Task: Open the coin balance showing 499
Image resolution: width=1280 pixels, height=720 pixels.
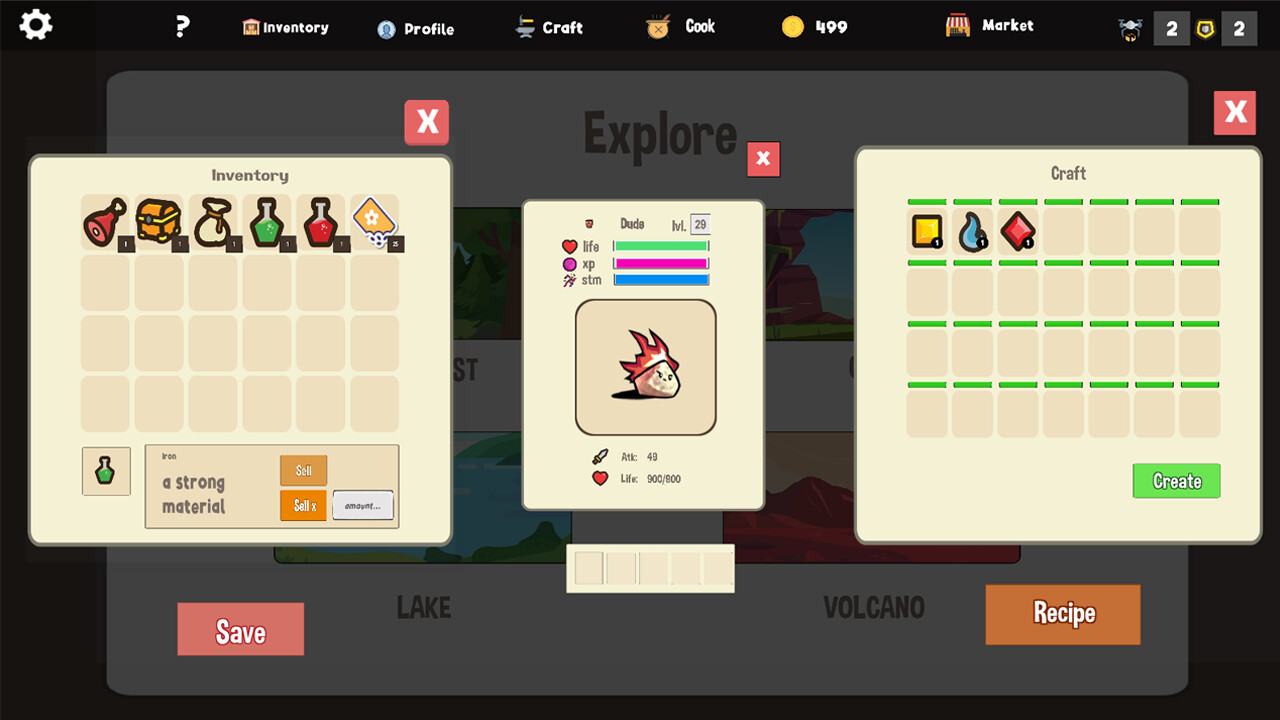Action: 814,25
